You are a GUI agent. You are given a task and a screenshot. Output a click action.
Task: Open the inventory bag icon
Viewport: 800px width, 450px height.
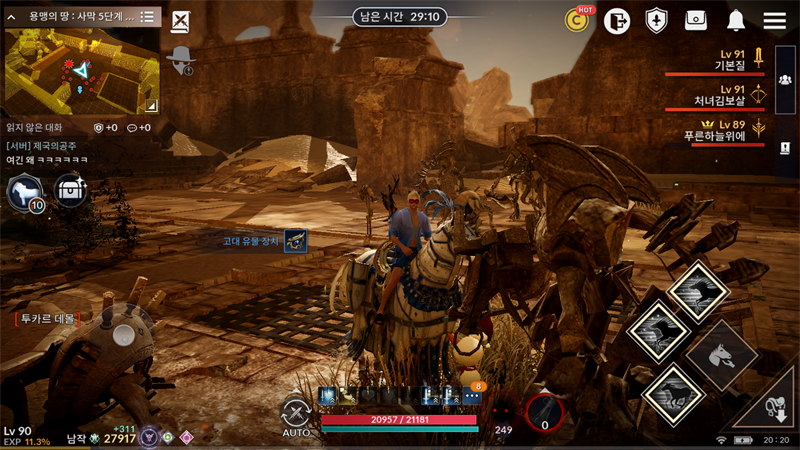(x=696, y=20)
